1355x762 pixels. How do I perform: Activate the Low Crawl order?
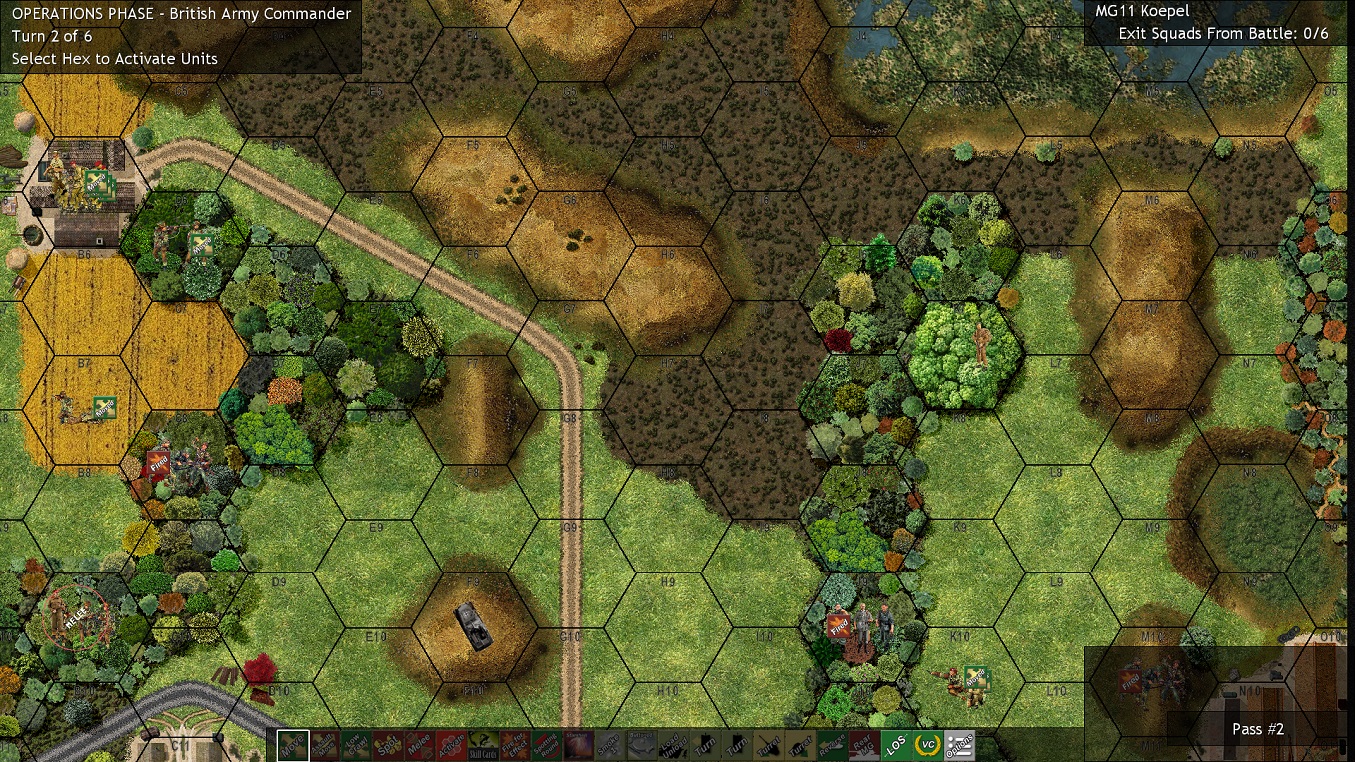click(353, 743)
